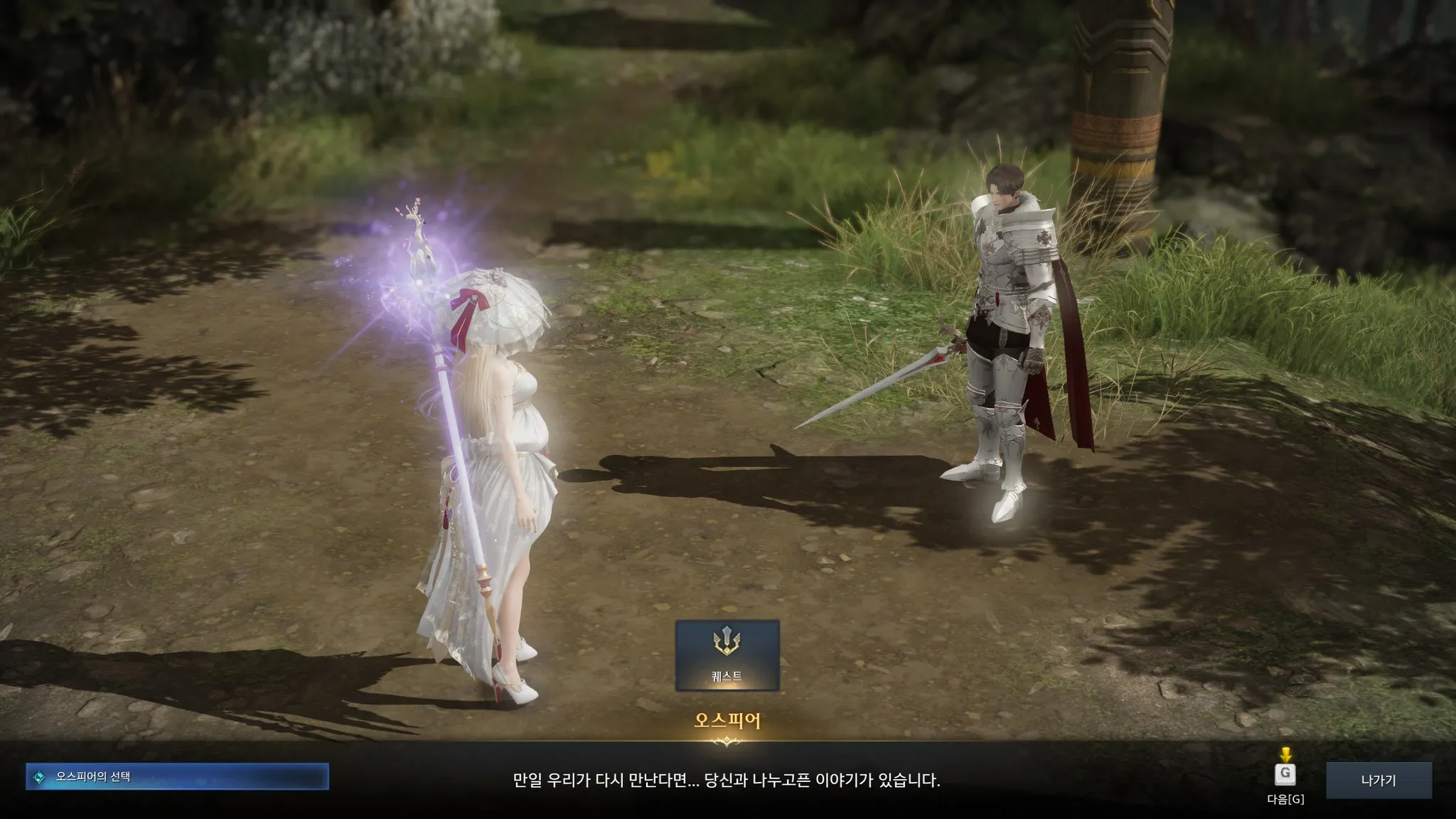Click the 나가기 exit dialogue button

point(1378,780)
